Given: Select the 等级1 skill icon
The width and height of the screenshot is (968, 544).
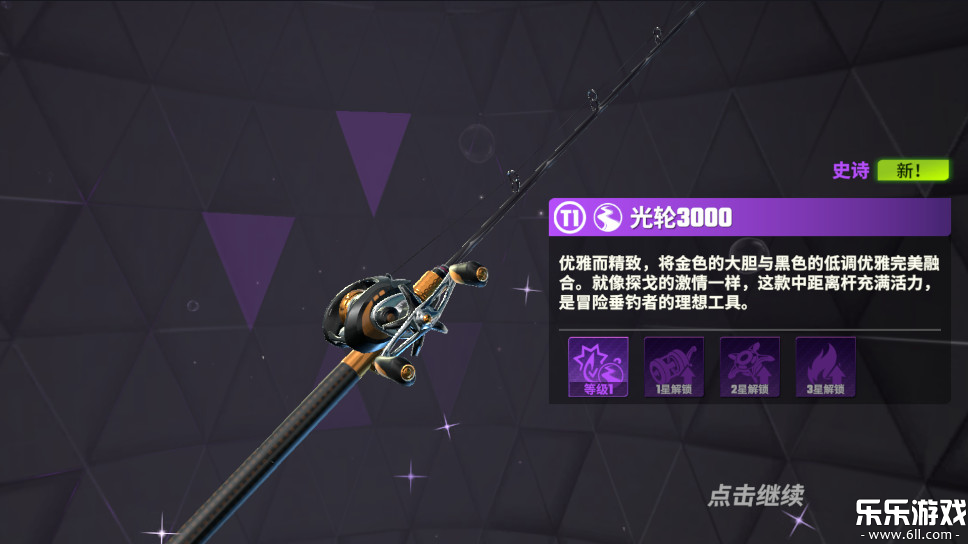Looking at the screenshot, I should (598, 366).
